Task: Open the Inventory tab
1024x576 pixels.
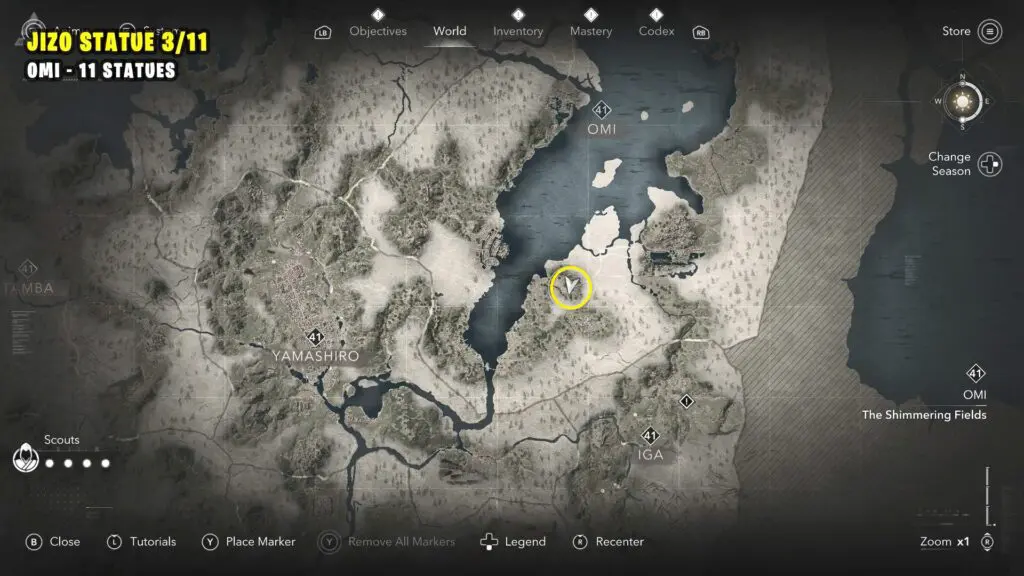Action: [518, 31]
